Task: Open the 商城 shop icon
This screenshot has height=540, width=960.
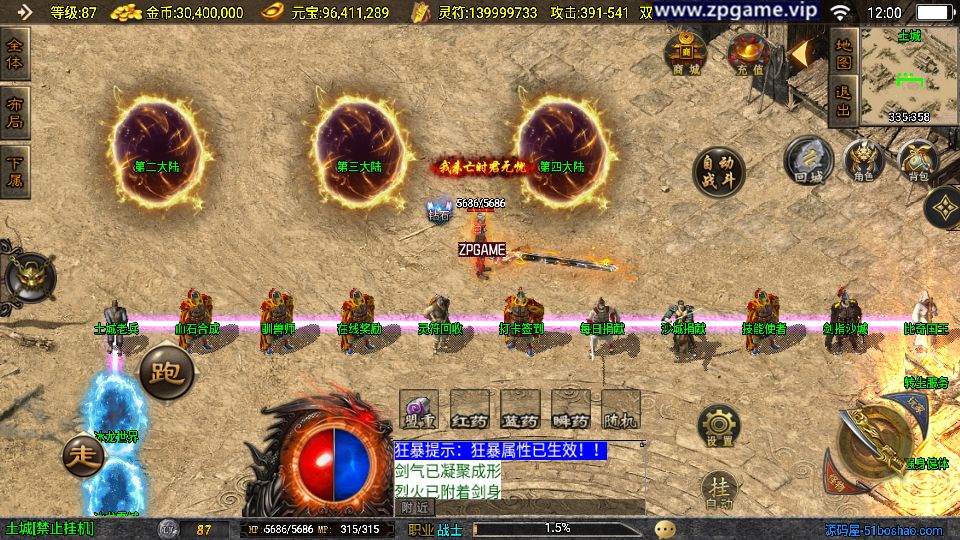Action: click(687, 53)
